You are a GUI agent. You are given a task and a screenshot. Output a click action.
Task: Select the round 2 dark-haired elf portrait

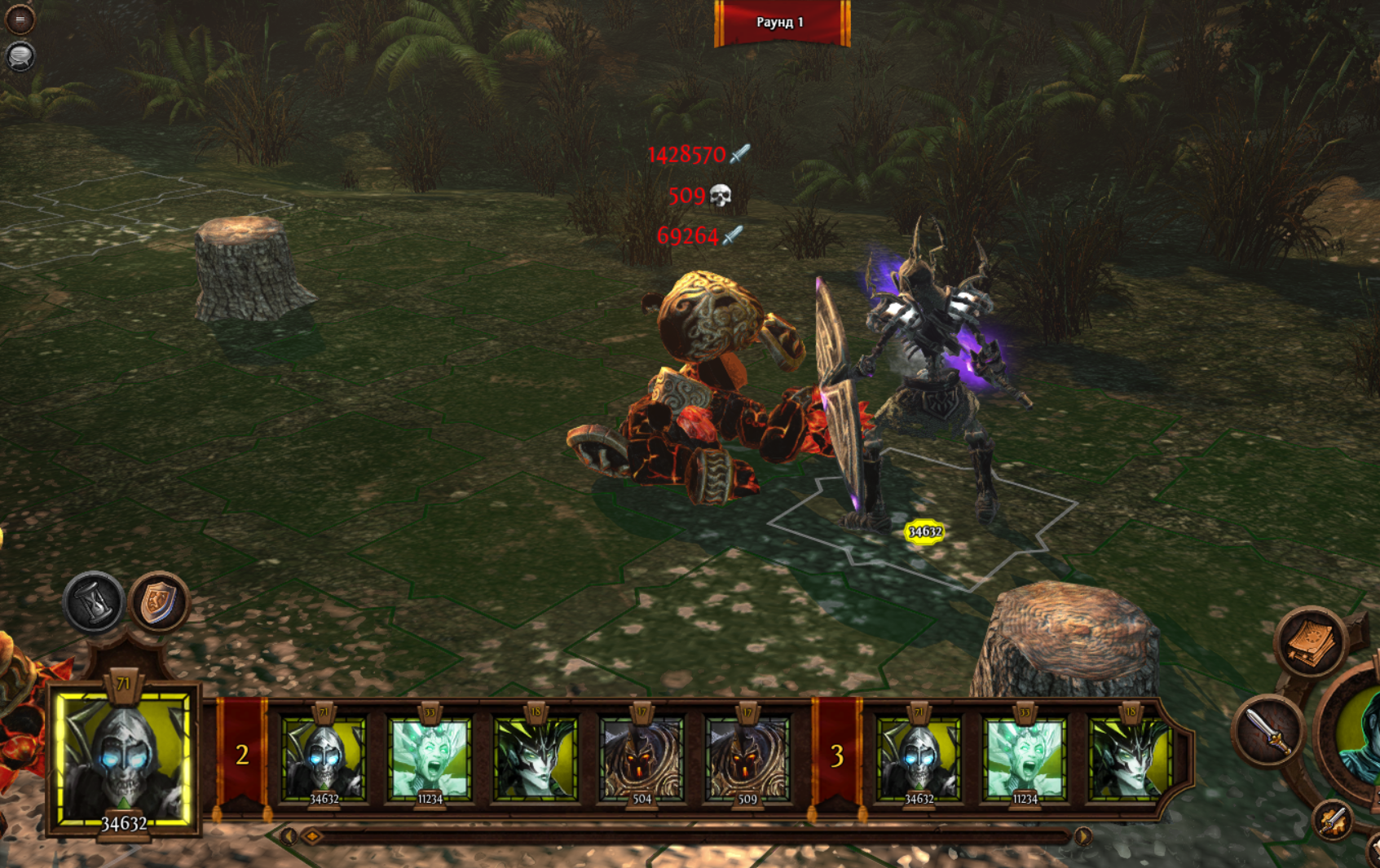click(536, 758)
